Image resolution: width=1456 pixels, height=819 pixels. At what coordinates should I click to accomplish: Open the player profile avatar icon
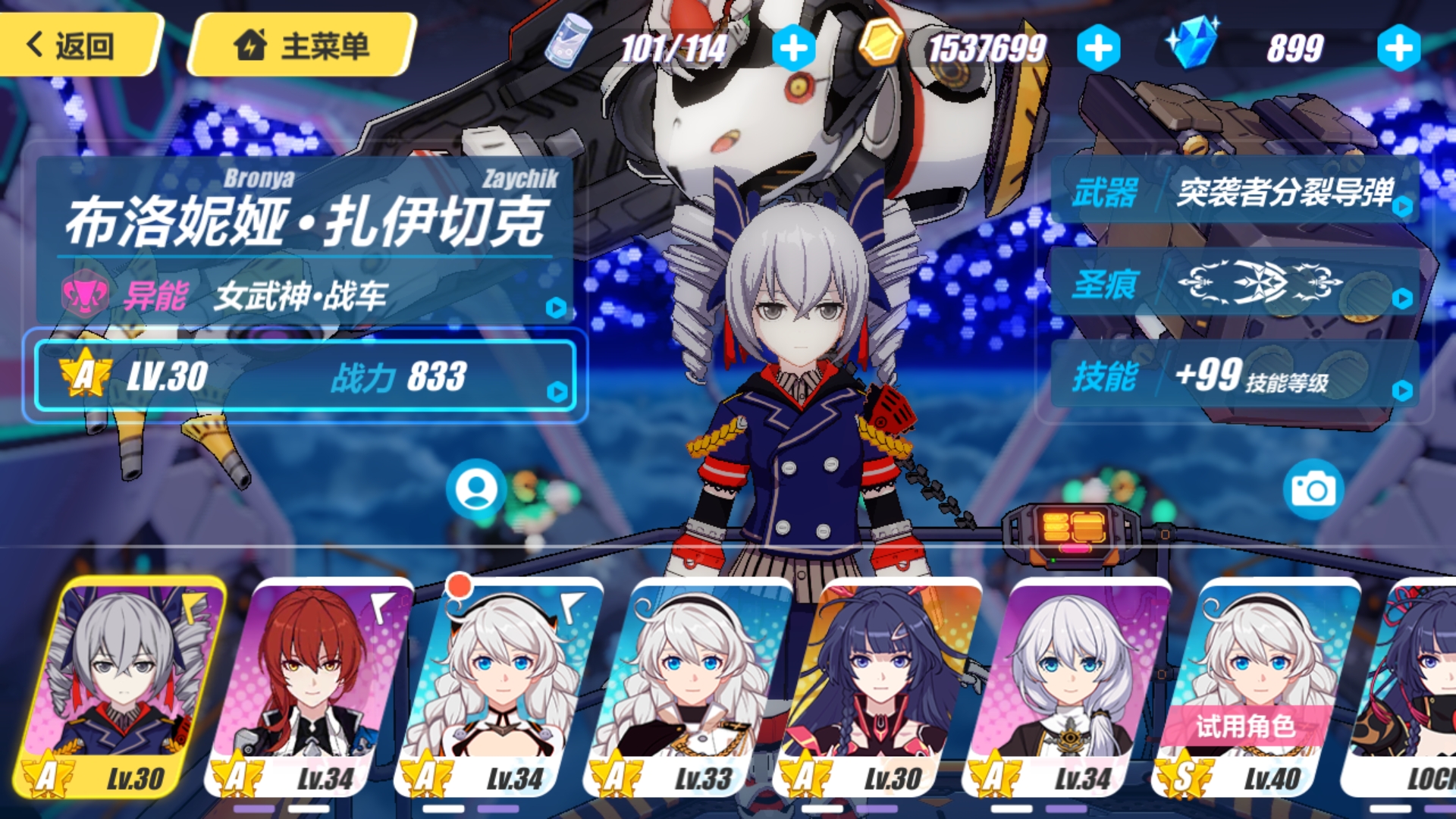475,489
